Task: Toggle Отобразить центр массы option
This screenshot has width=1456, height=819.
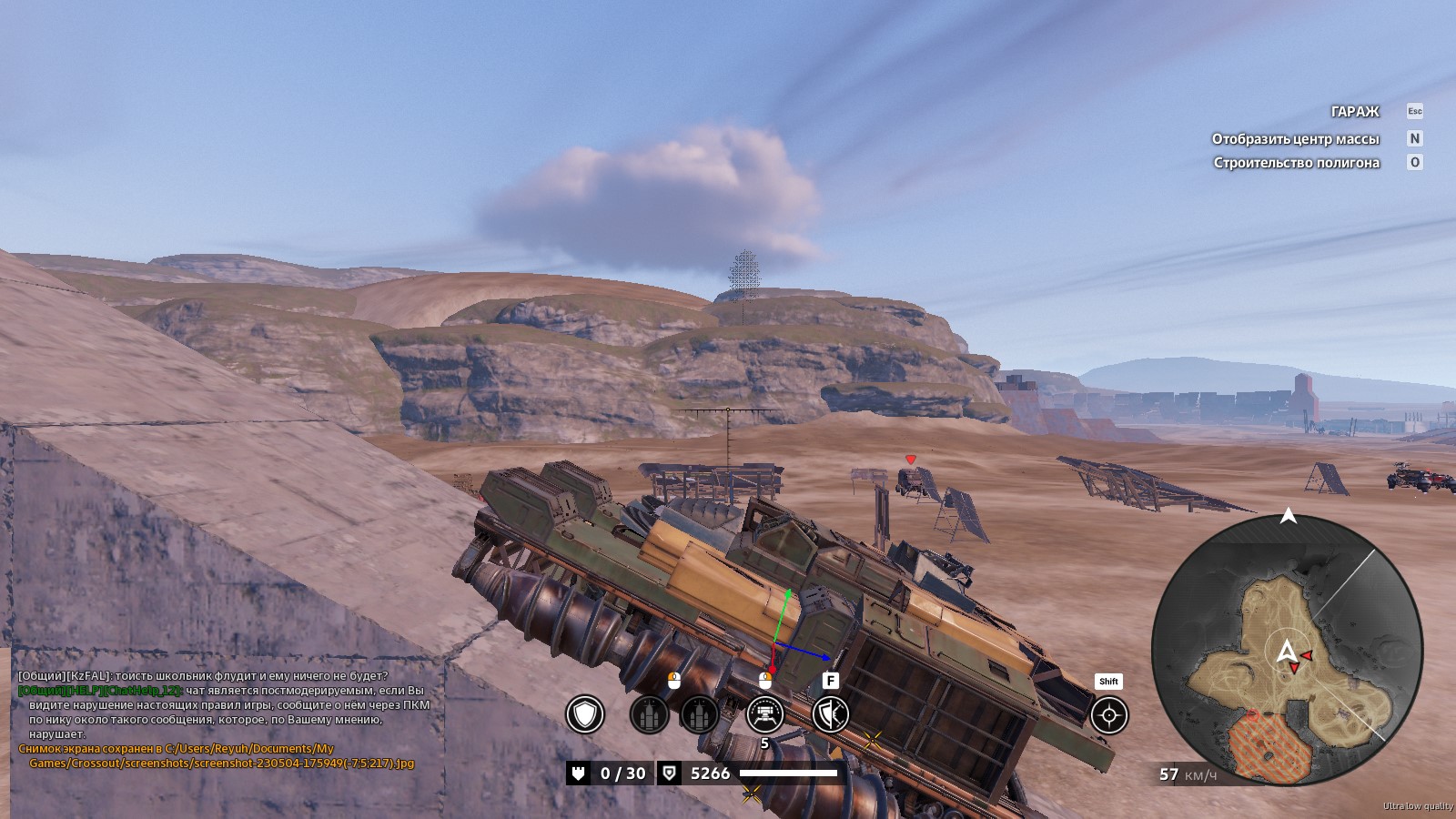Action: pyautogui.click(x=1295, y=139)
